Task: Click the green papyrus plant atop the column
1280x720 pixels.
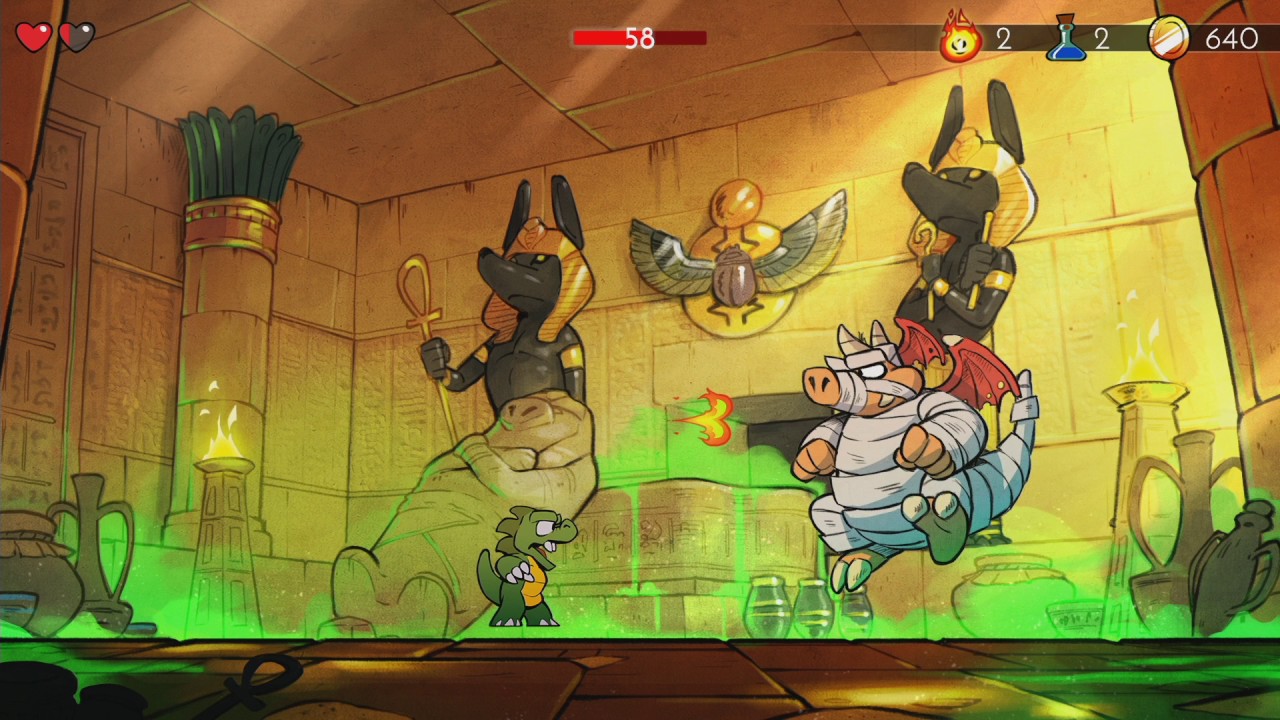Action: coord(235,150)
